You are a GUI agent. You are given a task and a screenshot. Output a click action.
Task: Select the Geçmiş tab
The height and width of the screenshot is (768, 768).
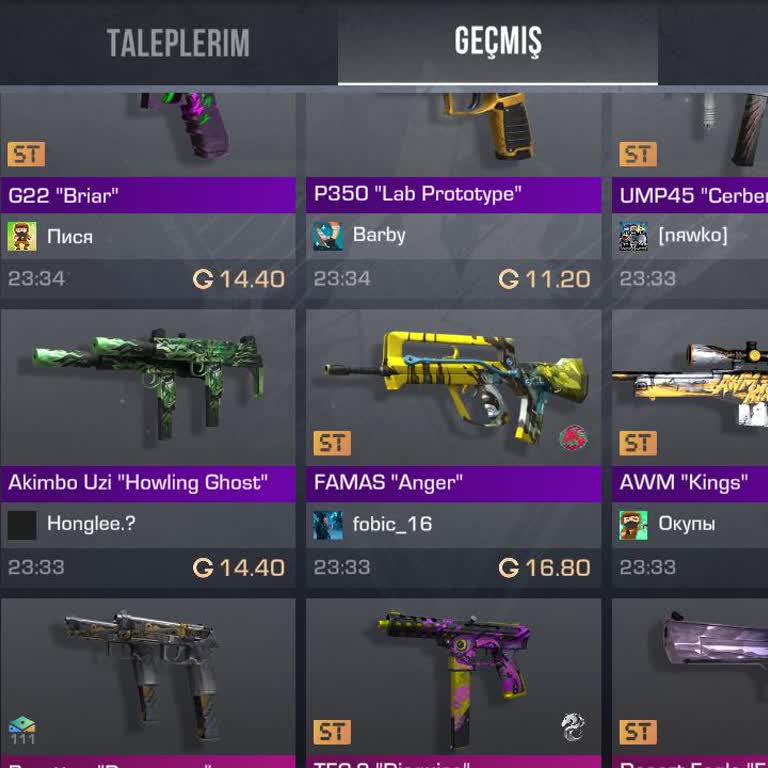(x=498, y=43)
